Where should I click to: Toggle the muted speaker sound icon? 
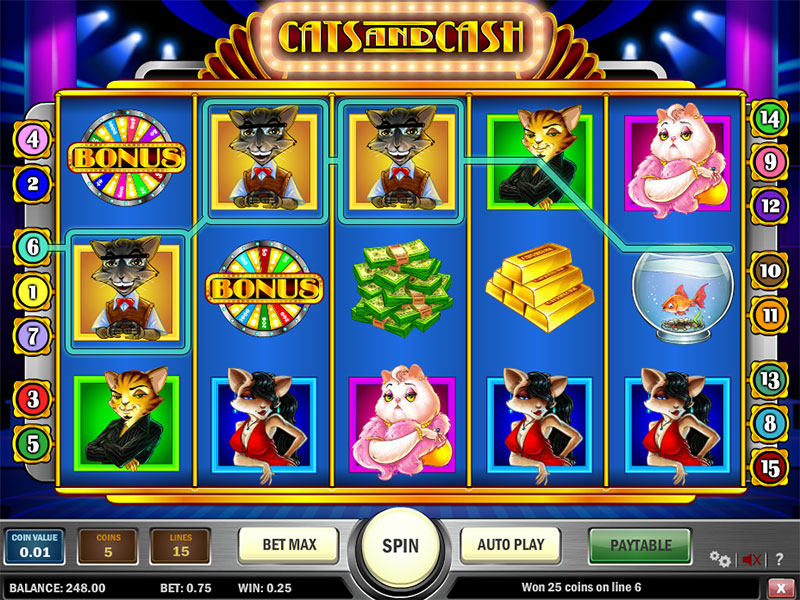tap(751, 559)
